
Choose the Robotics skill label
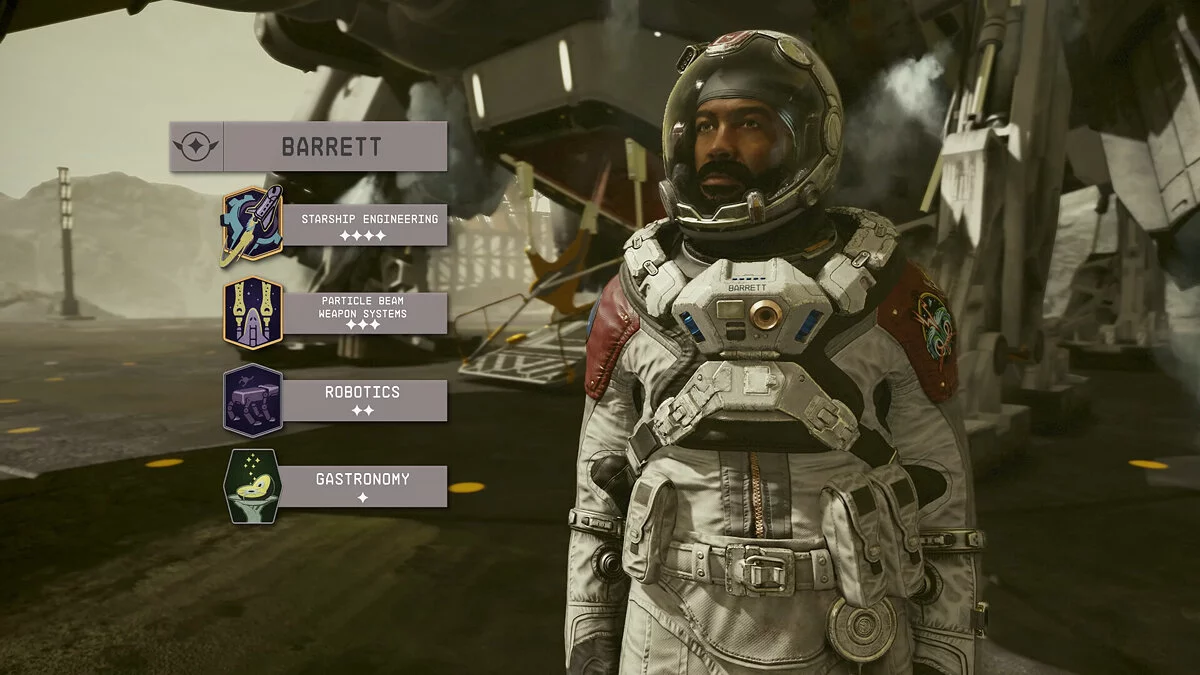point(363,400)
